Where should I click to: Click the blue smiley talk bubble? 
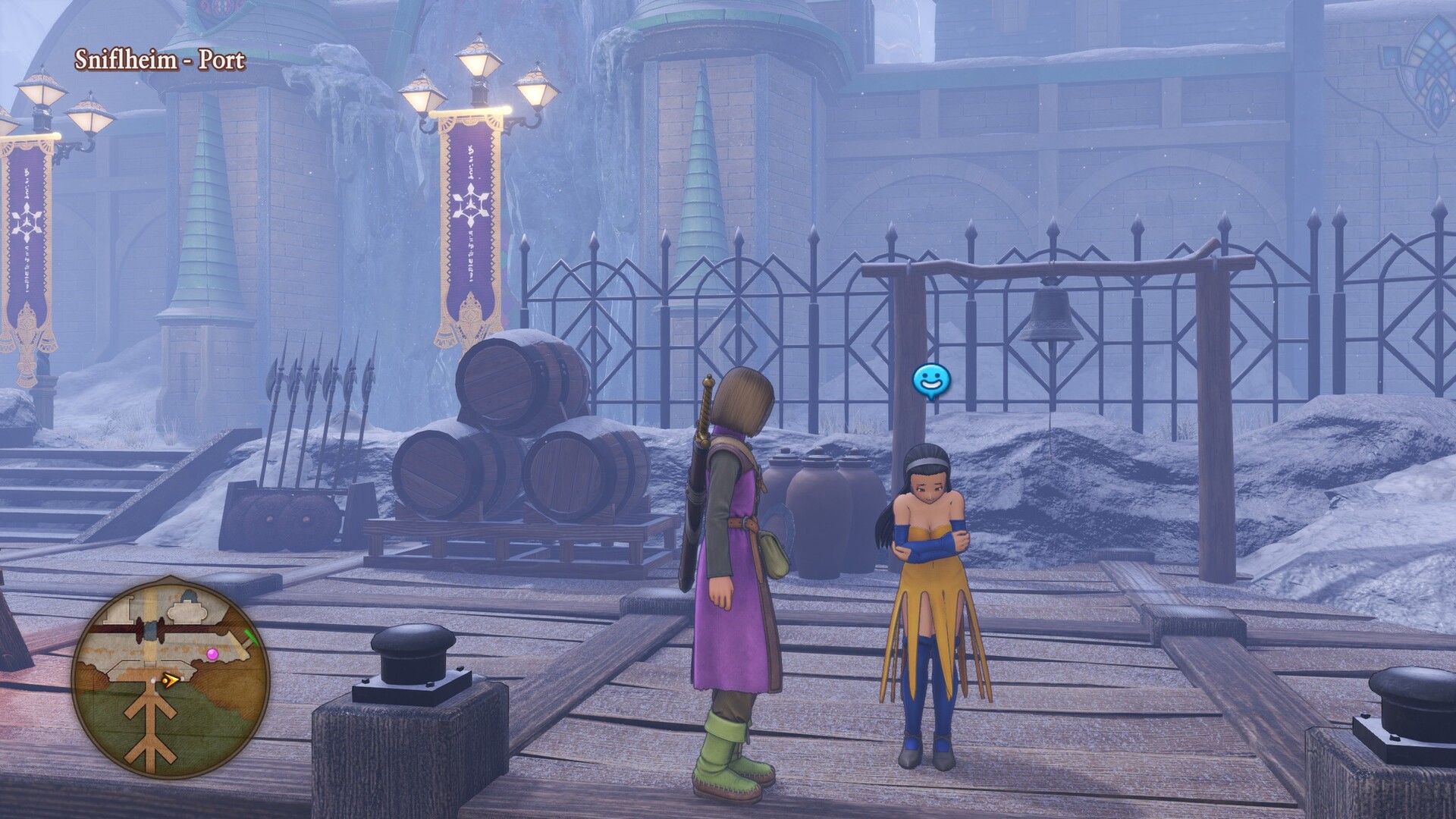[x=930, y=381]
